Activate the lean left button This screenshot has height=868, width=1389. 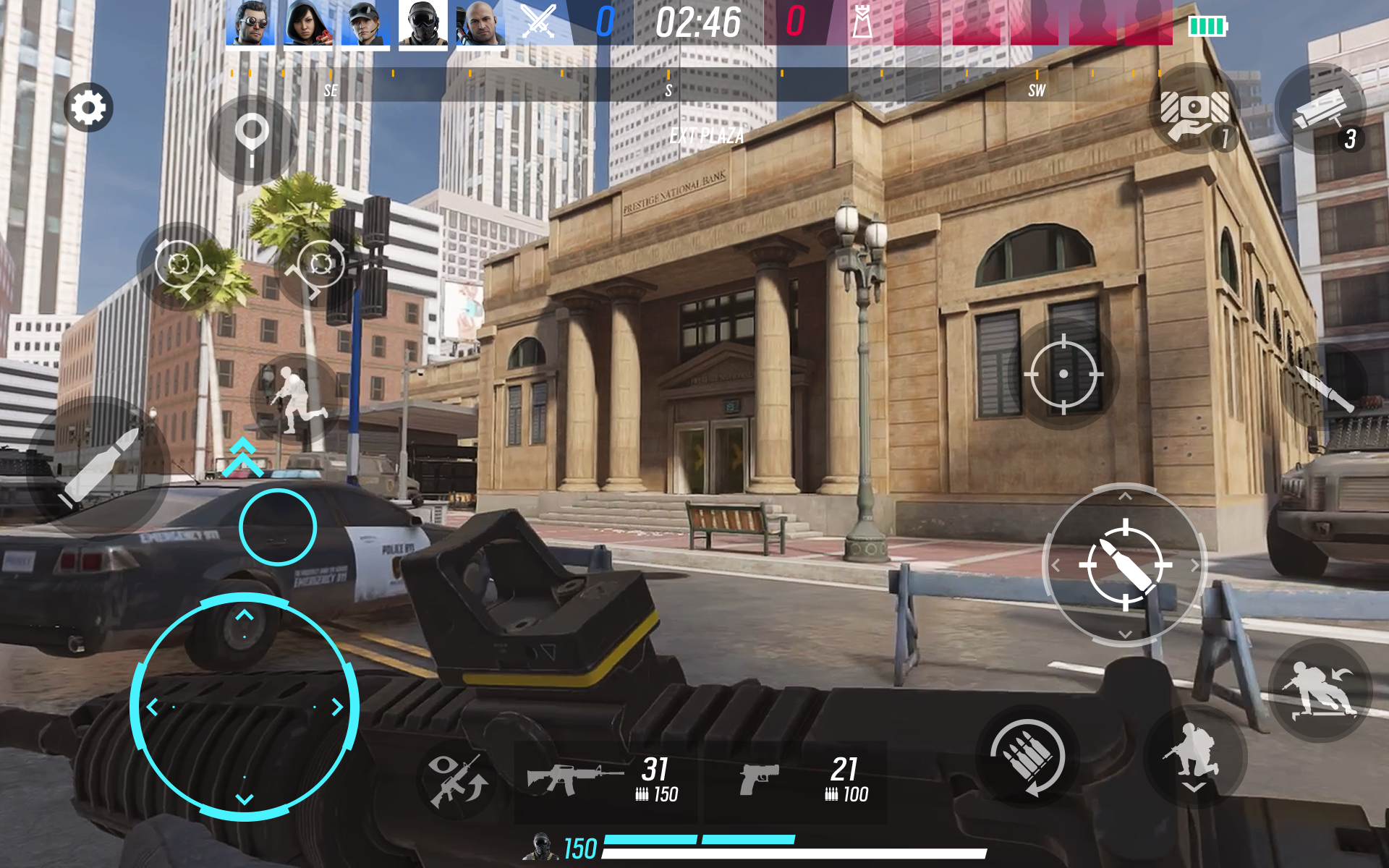click(x=182, y=266)
